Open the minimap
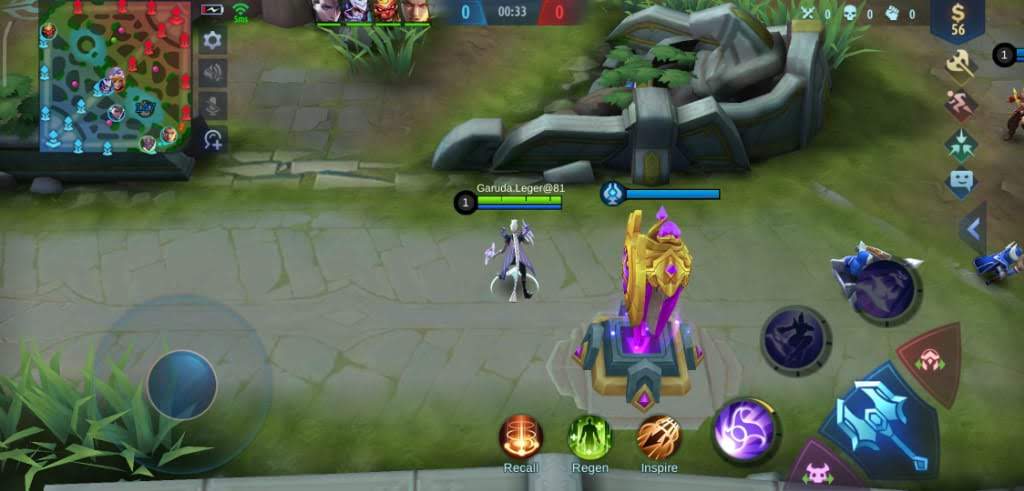The width and height of the screenshot is (1024, 491). click(x=115, y=78)
